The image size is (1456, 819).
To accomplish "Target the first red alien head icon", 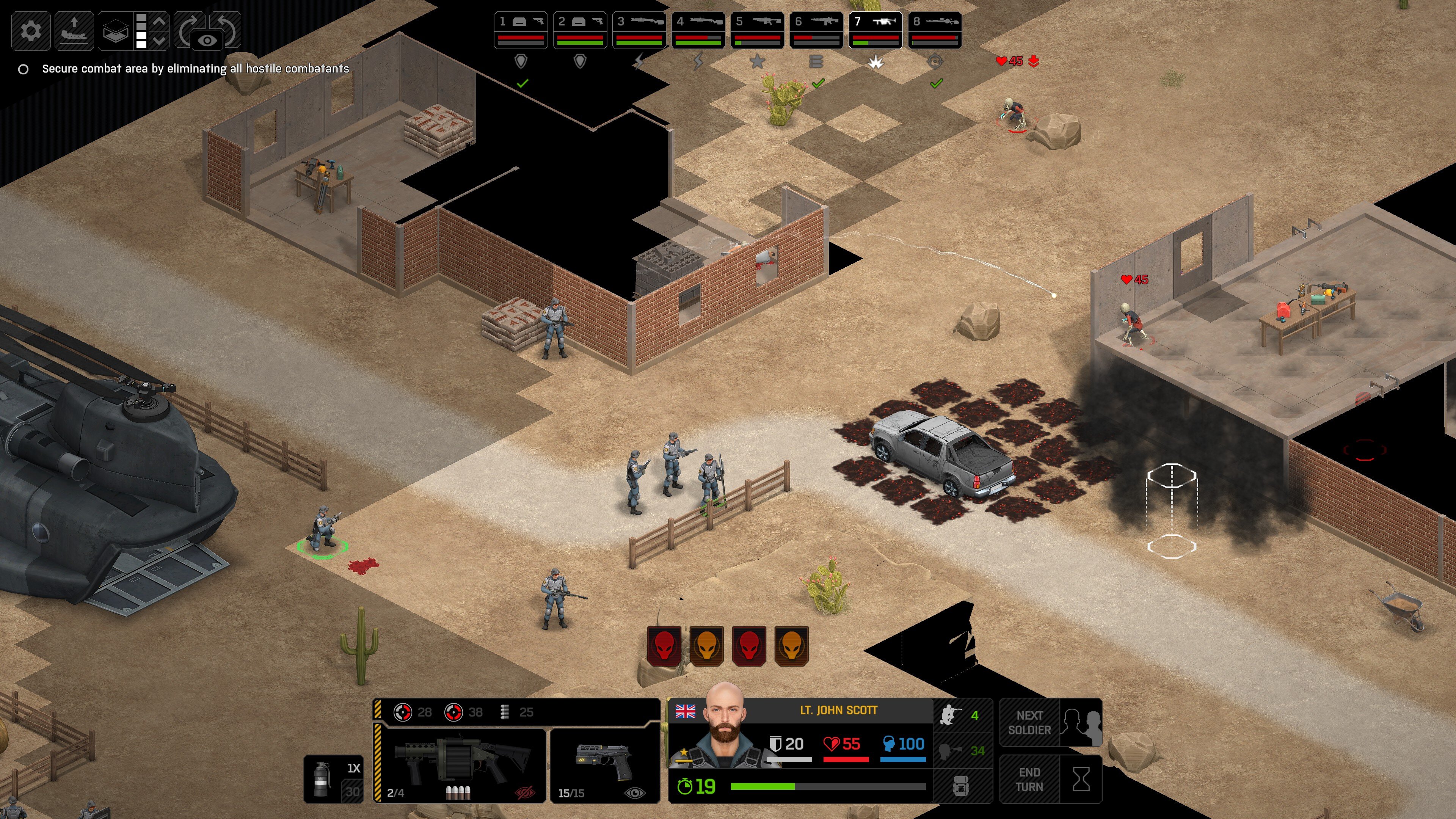I will 664,646.
